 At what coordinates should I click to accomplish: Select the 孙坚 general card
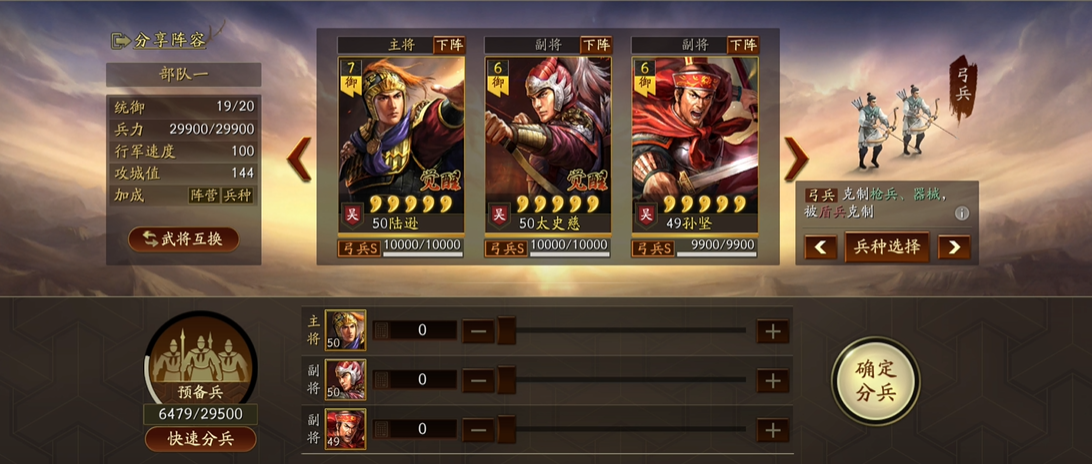tap(695, 140)
